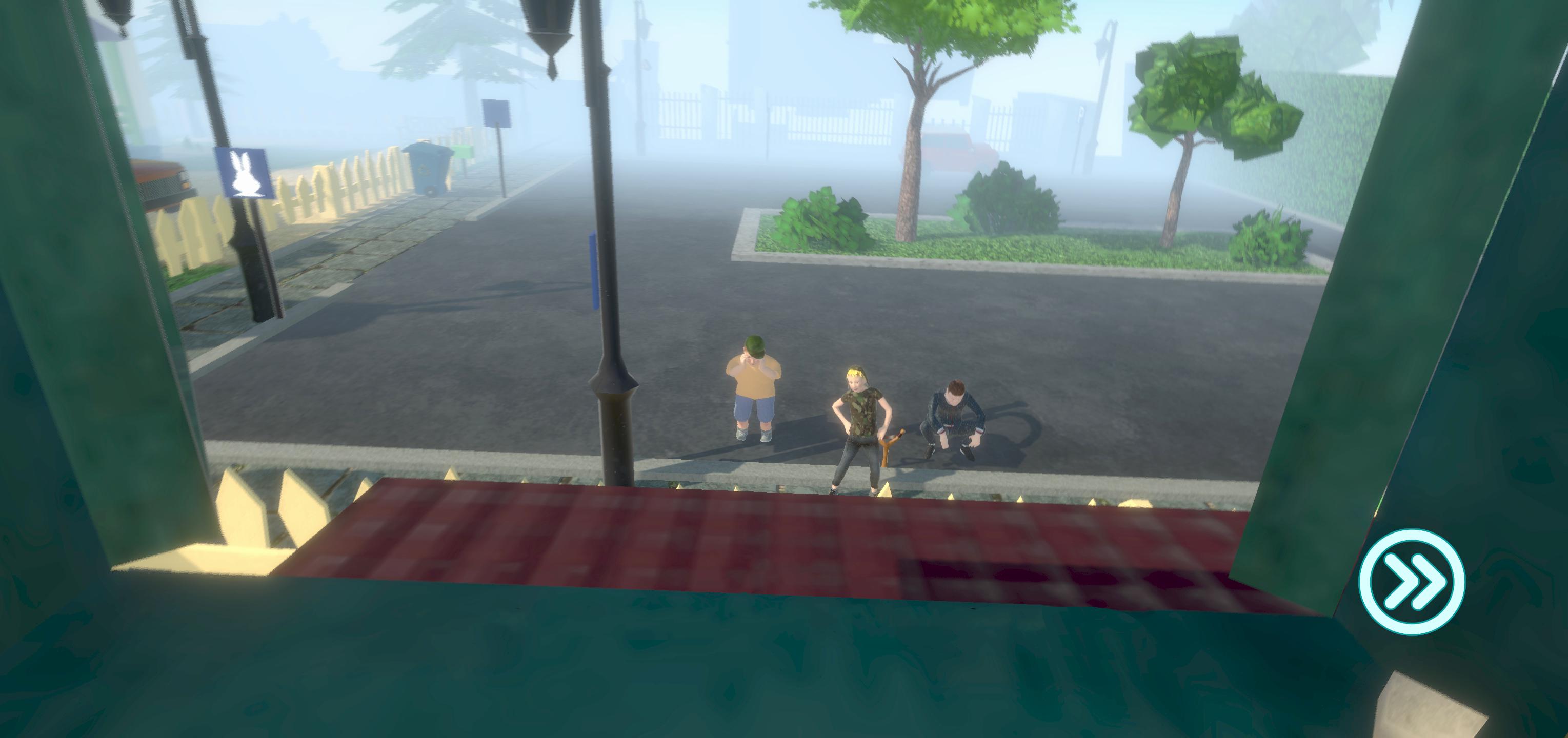Skip the cutscene with the double-arrow button
1568x738 pixels.
coord(1412,582)
